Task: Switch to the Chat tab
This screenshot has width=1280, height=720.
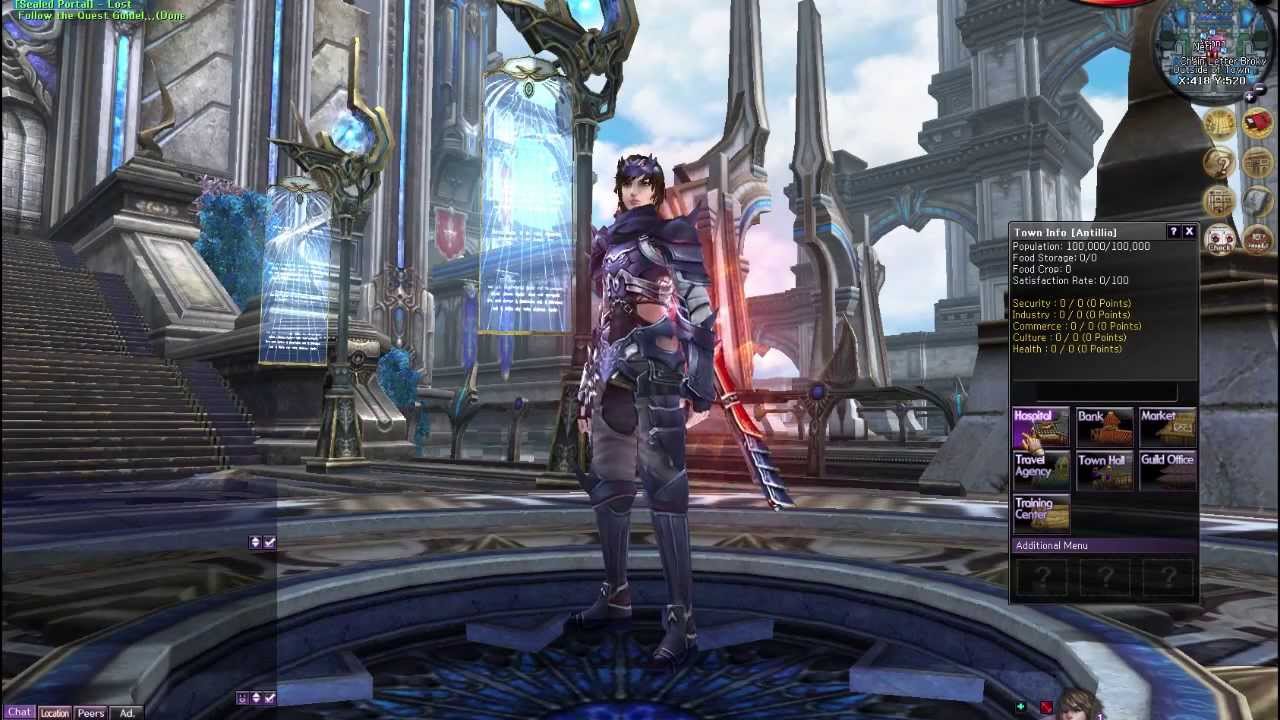Action: [19, 713]
